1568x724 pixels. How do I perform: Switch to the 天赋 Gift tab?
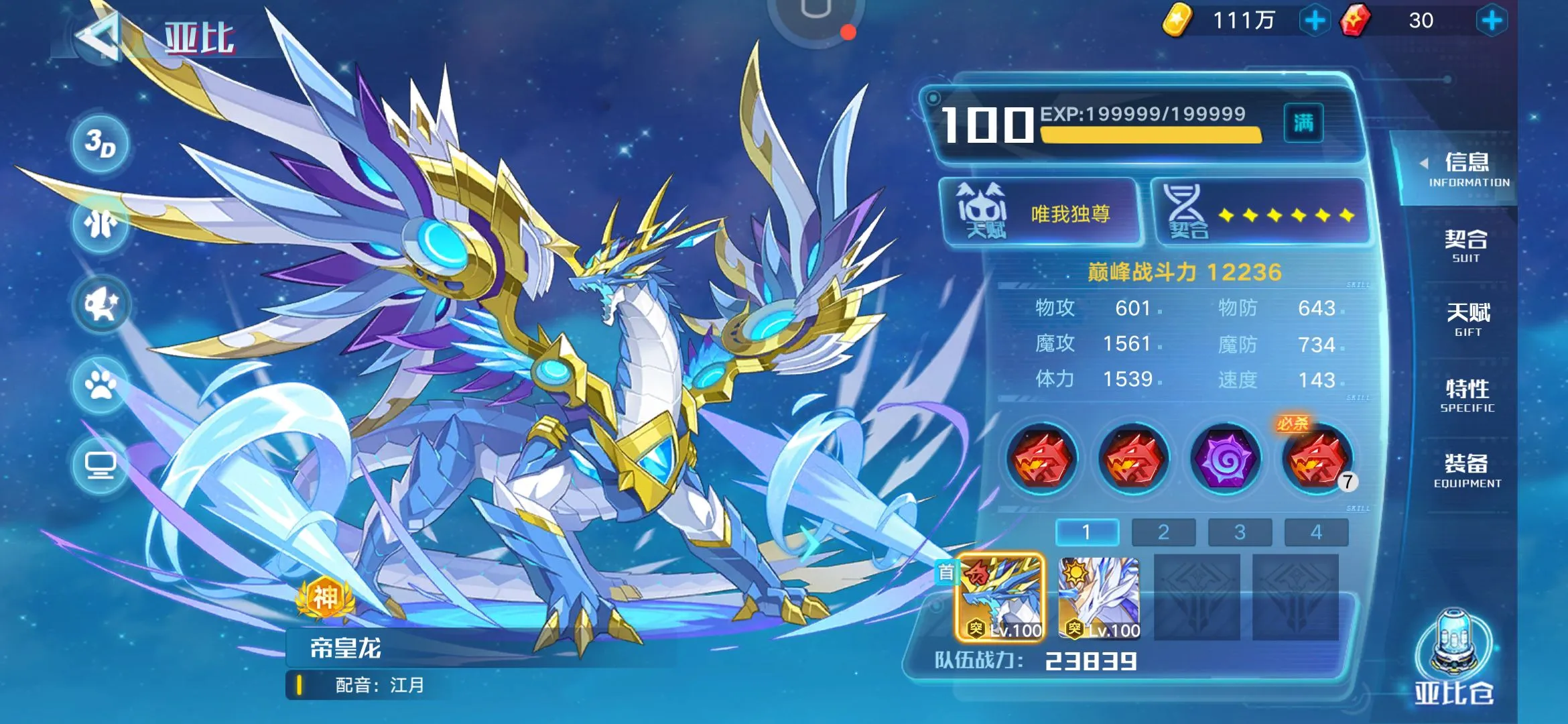(x=1467, y=319)
